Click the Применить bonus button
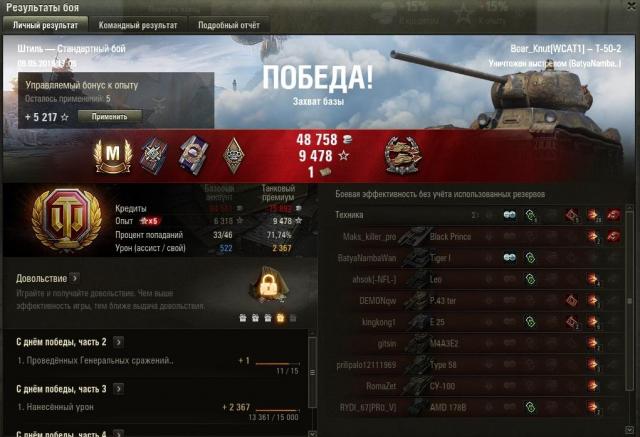This screenshot has width=640, height=437. click(x=110, y=116)
